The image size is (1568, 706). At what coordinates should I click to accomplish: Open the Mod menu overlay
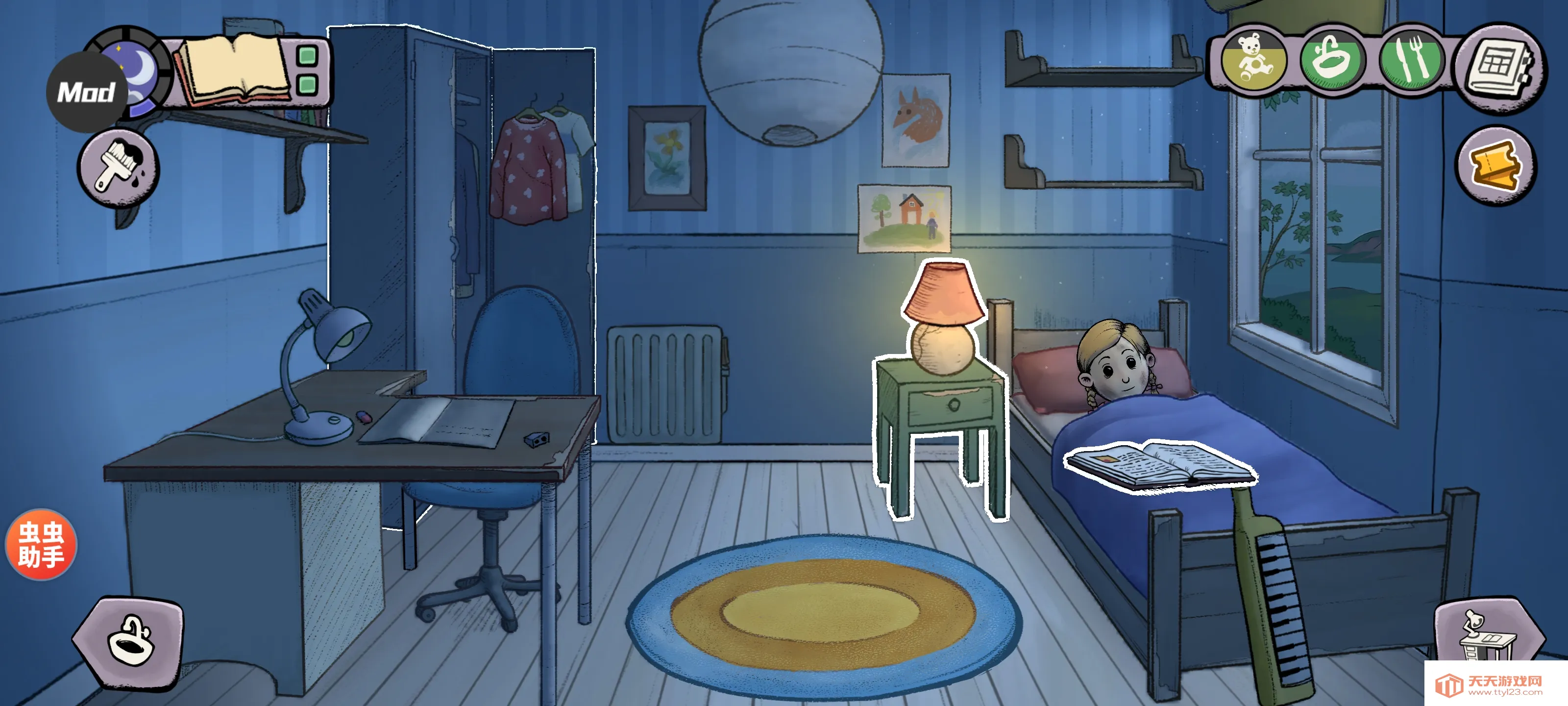point(85,93)
